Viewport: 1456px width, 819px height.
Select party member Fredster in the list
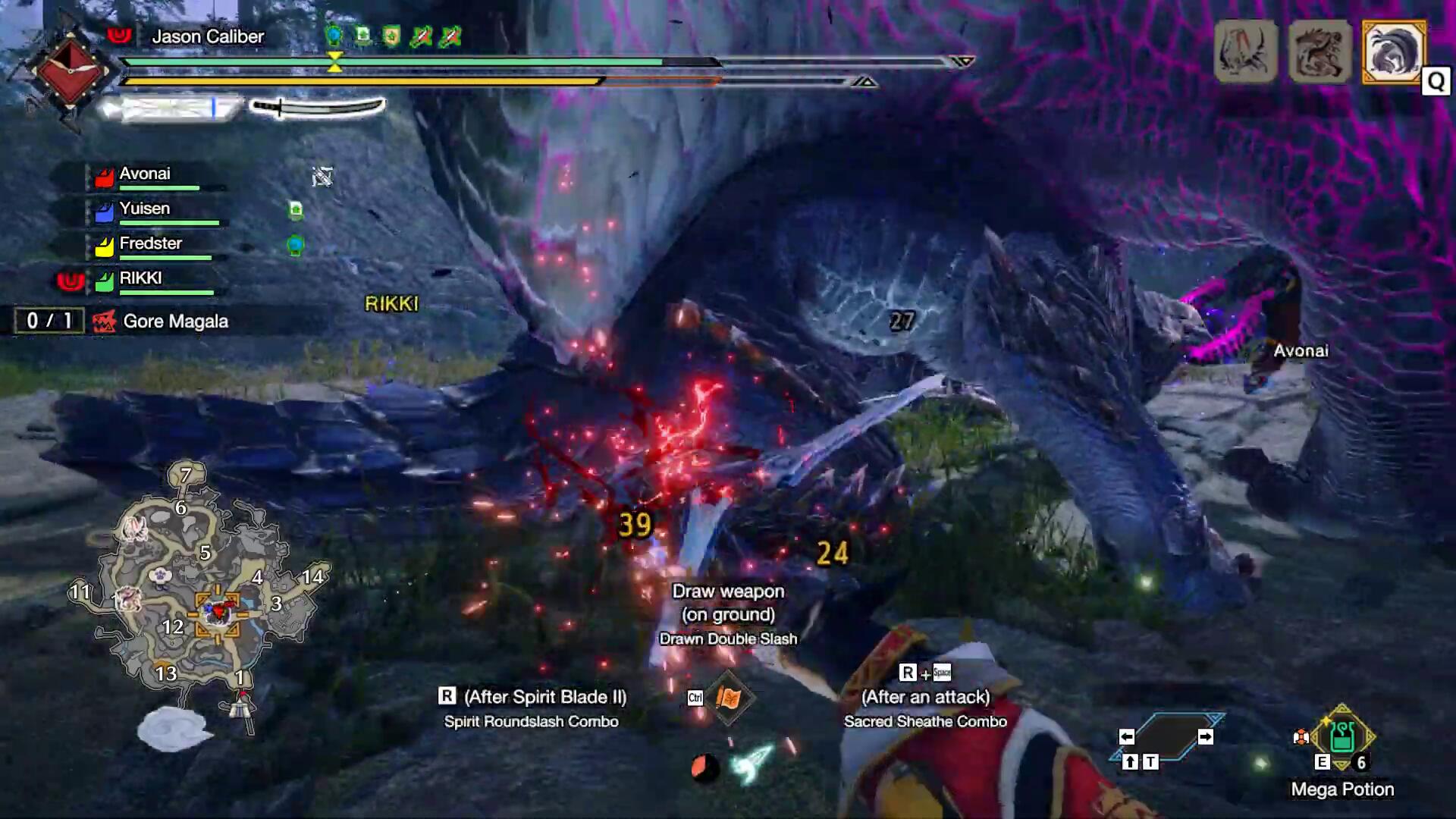(150, 243)
